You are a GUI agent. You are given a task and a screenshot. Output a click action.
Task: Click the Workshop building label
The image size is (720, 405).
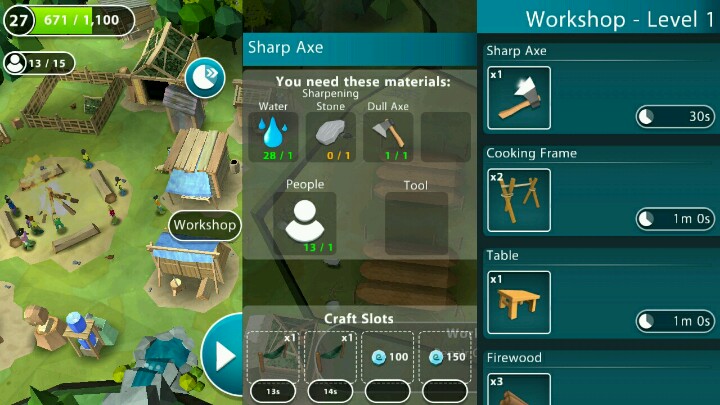tap(205, 225)
